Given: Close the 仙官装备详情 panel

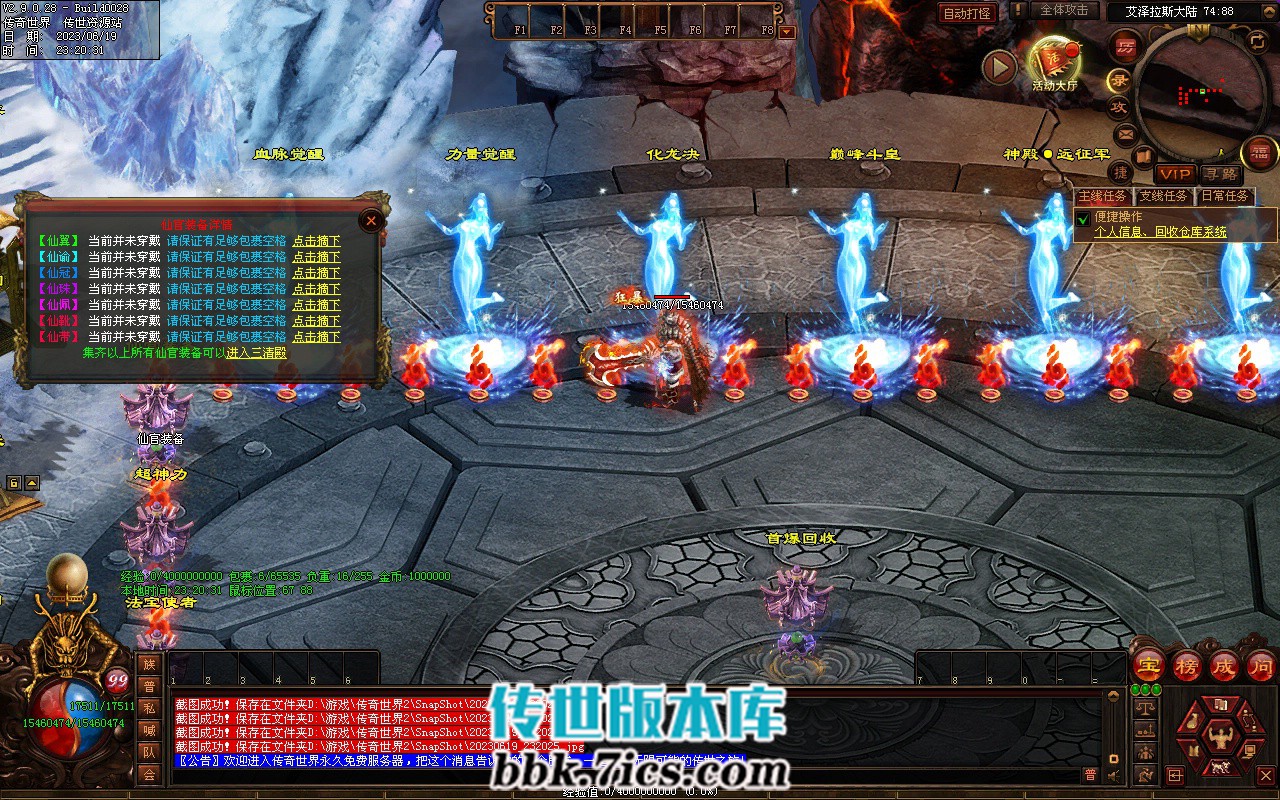Looking at the screenshot, I should [x=371, y=220].
